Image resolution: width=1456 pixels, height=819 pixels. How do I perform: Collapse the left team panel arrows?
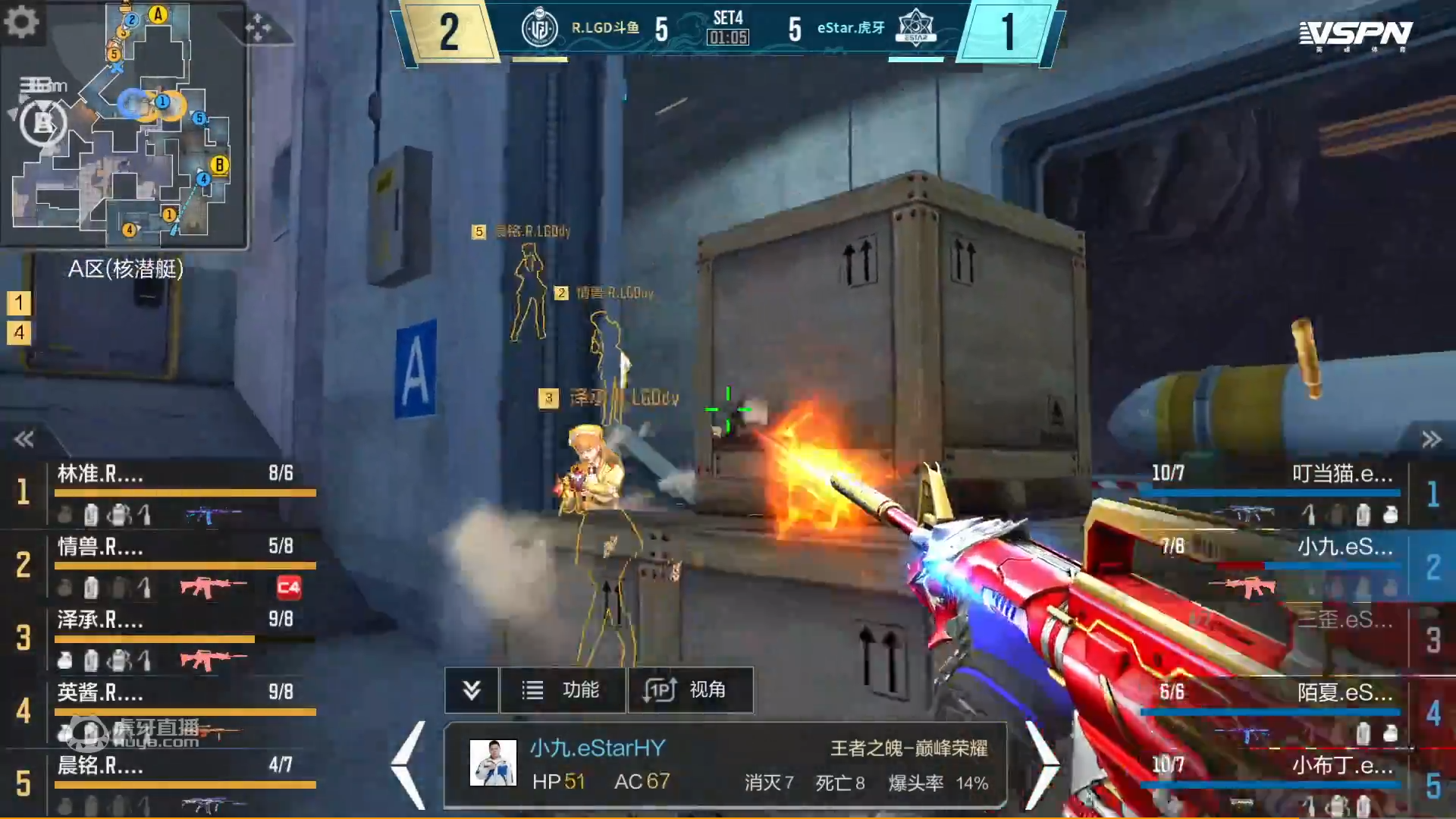[24, 439]
